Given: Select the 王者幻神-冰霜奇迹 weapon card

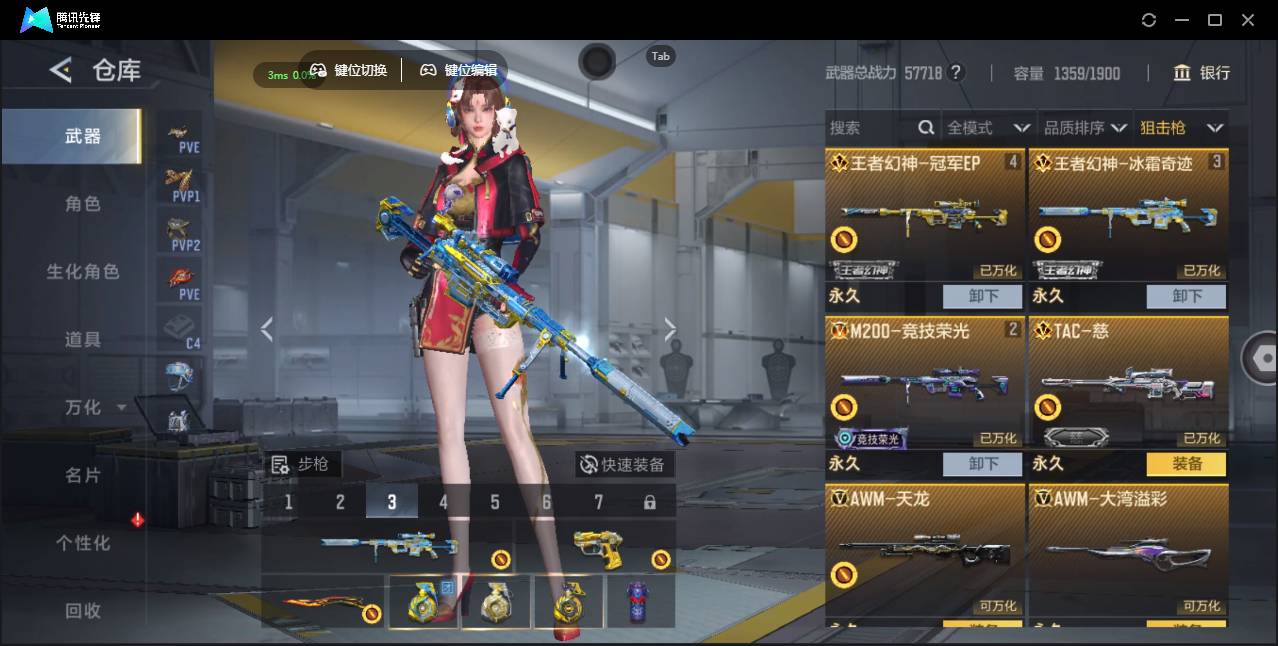Looking at the screenshot, I should coord(1128,215).
